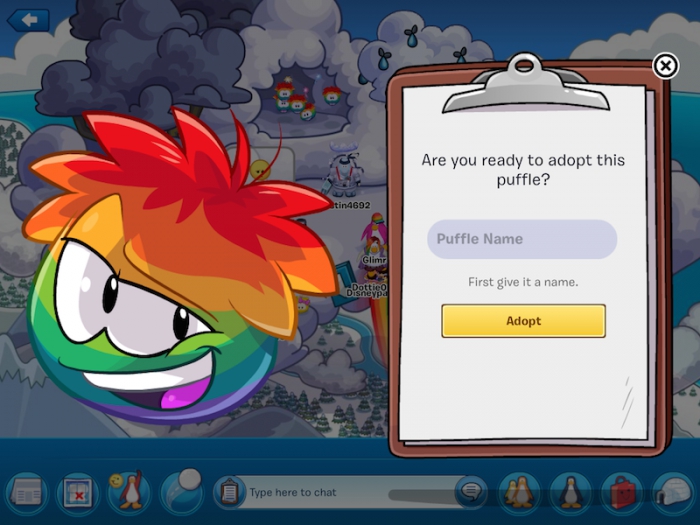
Task: Select the Puffle Name text field
Action: click(522, 240)
